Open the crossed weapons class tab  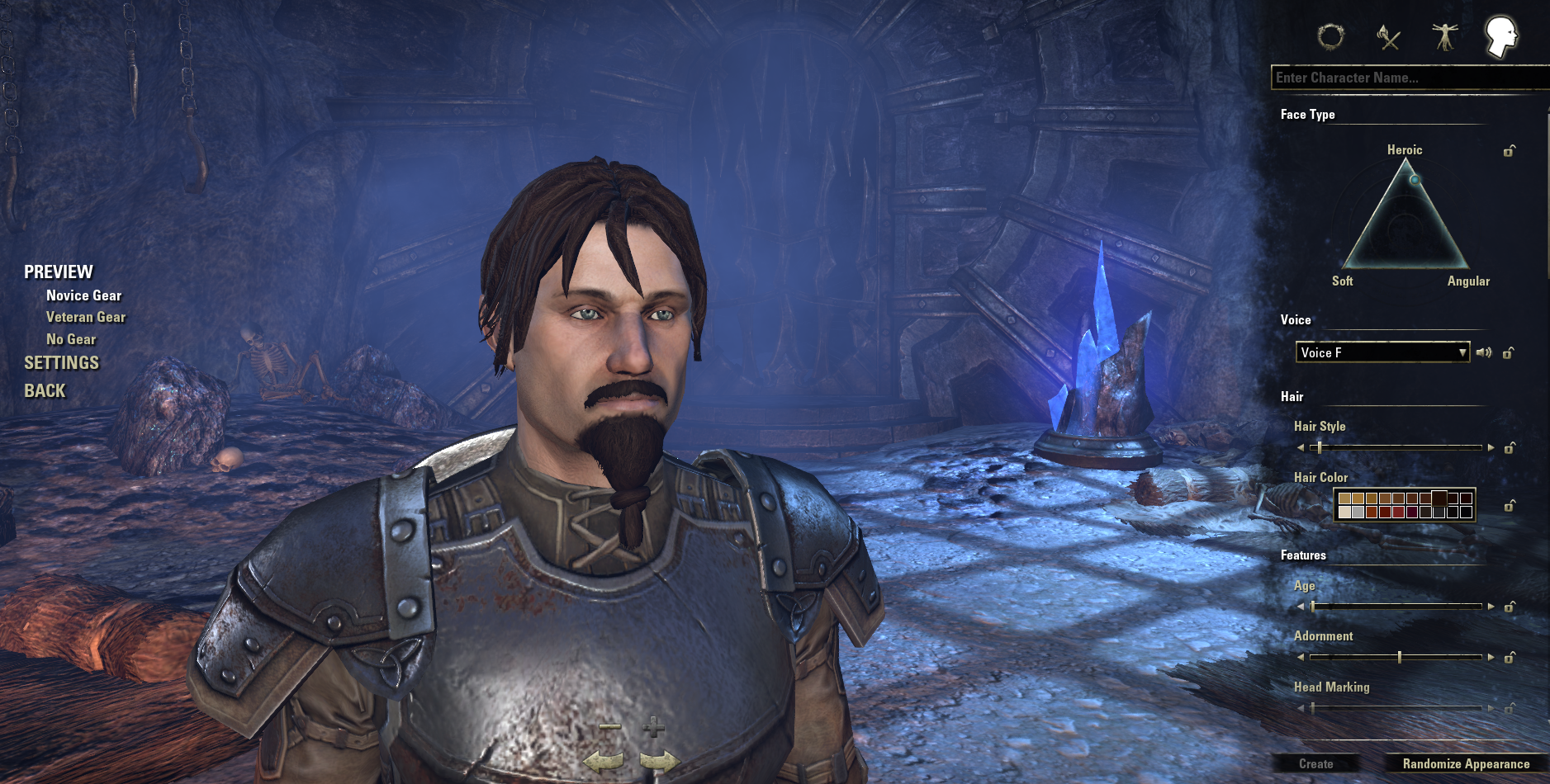click(1389, 37)
